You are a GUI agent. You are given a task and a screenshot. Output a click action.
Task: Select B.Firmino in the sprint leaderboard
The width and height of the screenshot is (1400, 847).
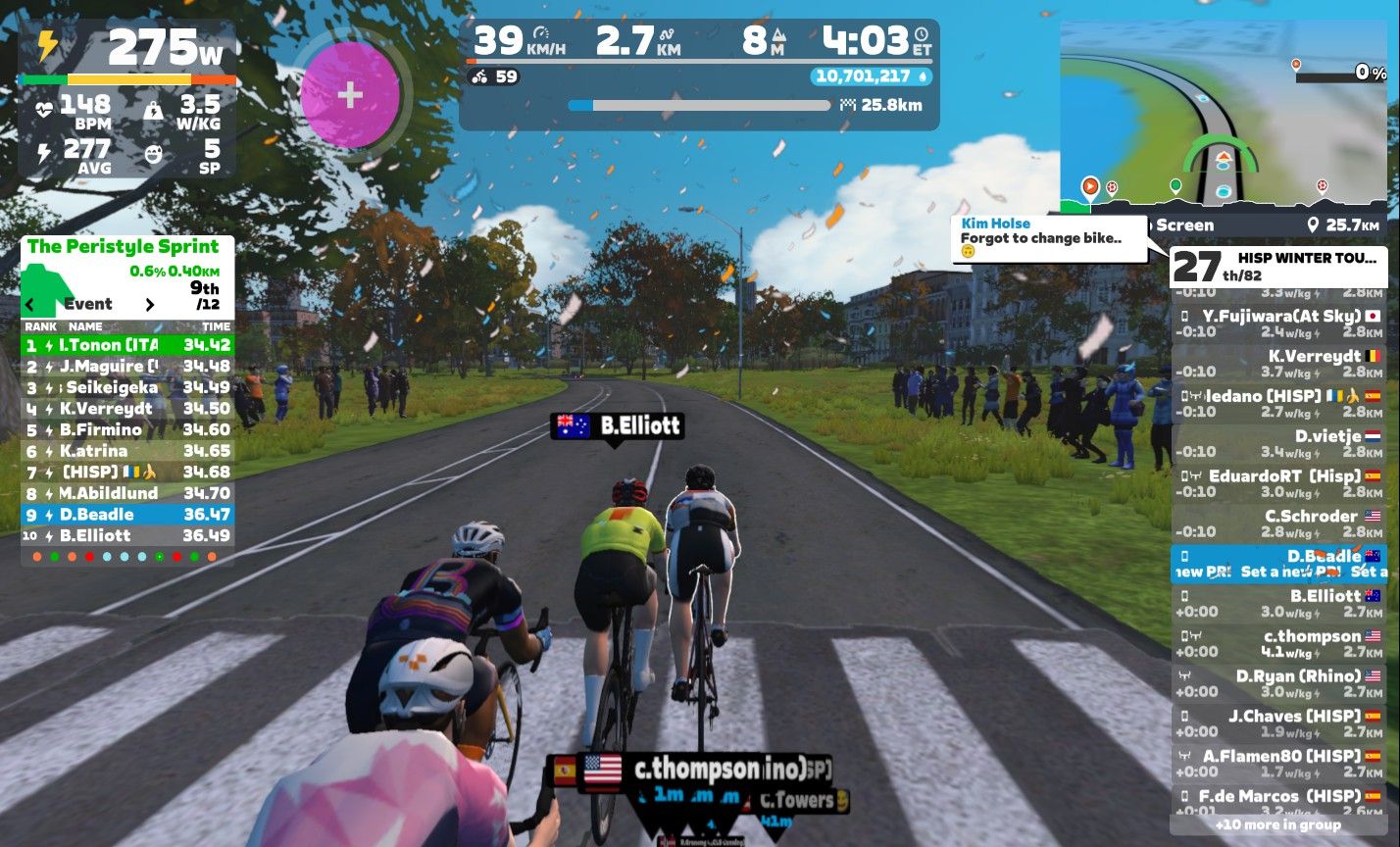[x=127, y=429]
